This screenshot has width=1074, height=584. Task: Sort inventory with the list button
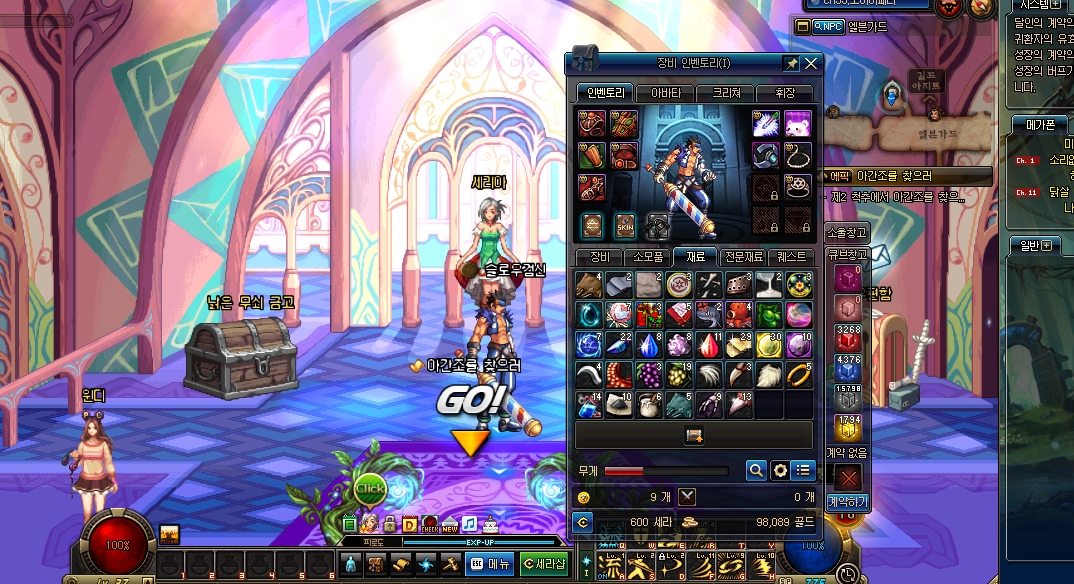pos(803,470)
